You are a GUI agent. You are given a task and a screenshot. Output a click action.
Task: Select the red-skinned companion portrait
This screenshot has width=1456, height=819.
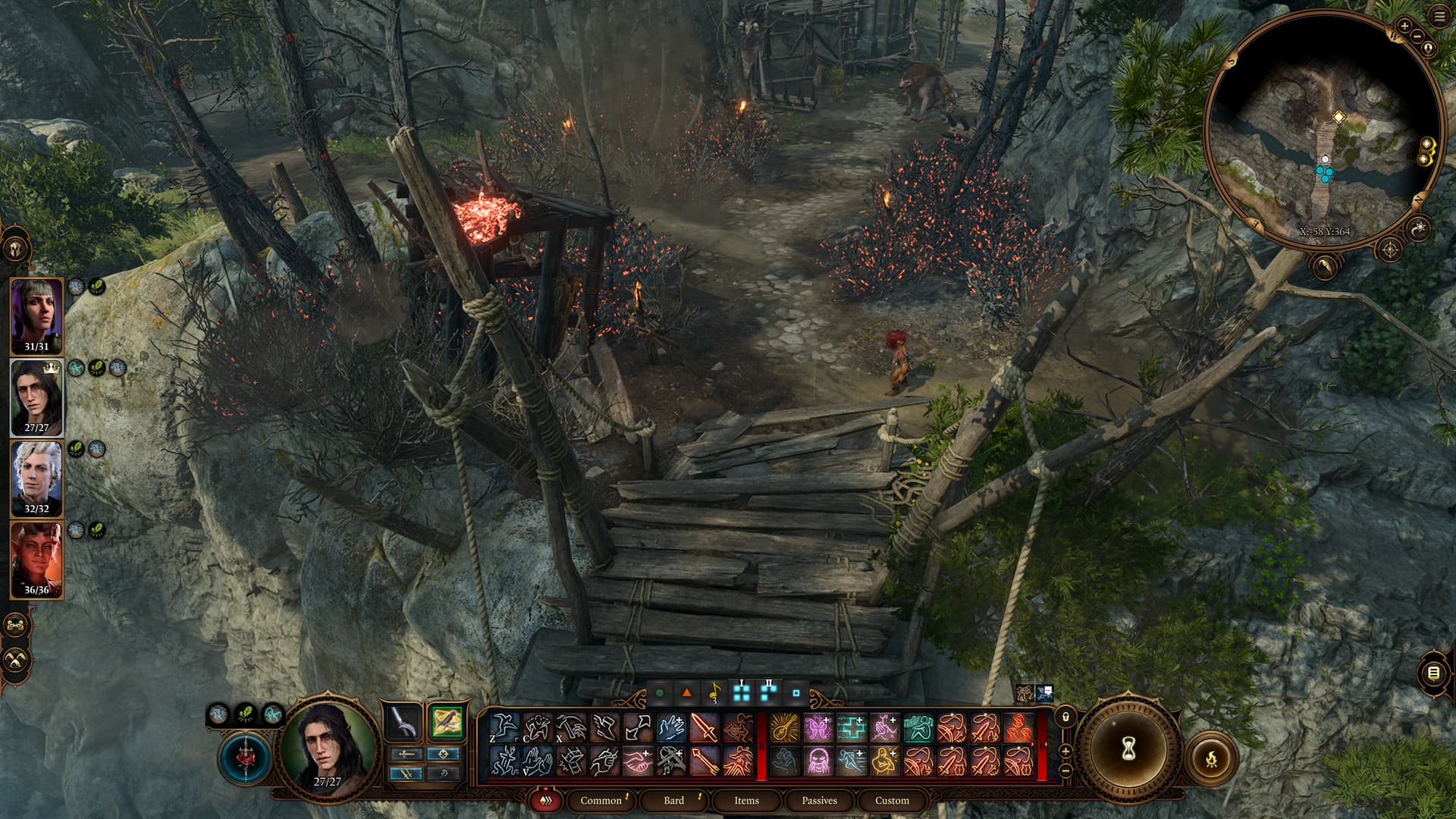36,559
